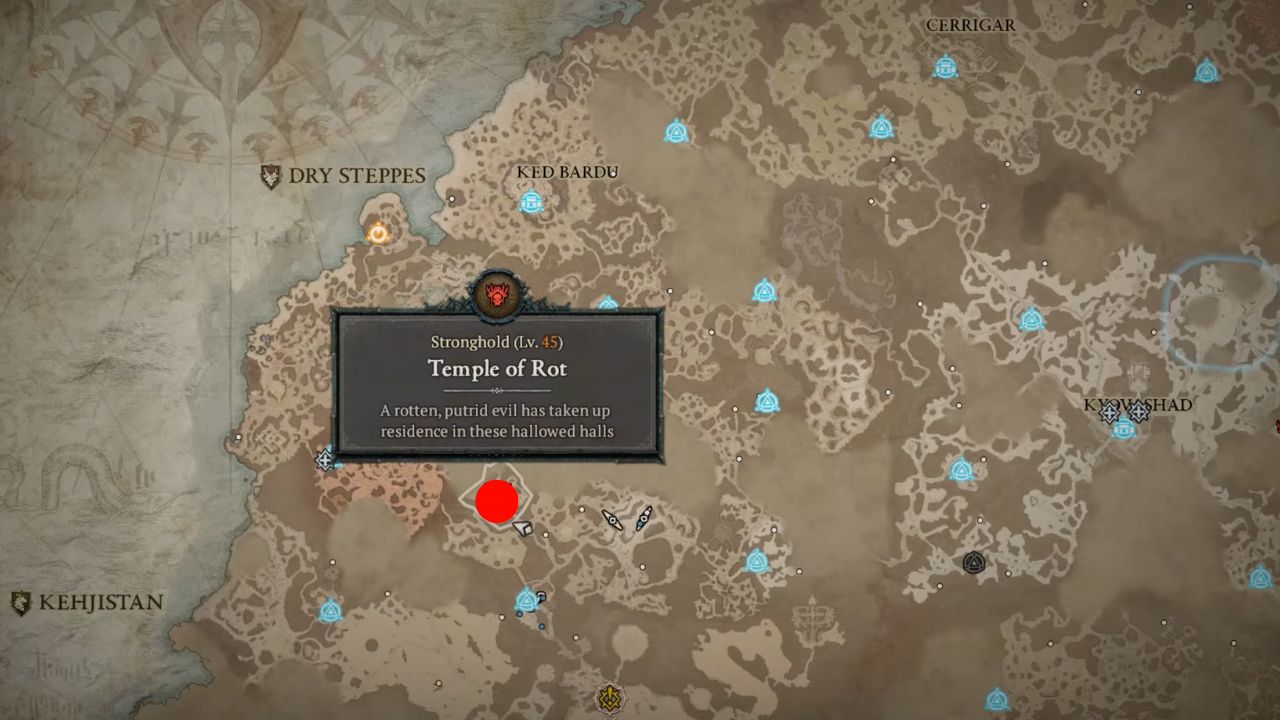Click the gray pyramid dungeon icon southwest of Kyovashad
Screen dimensions: 1280x720
click(x=973, y=563)
